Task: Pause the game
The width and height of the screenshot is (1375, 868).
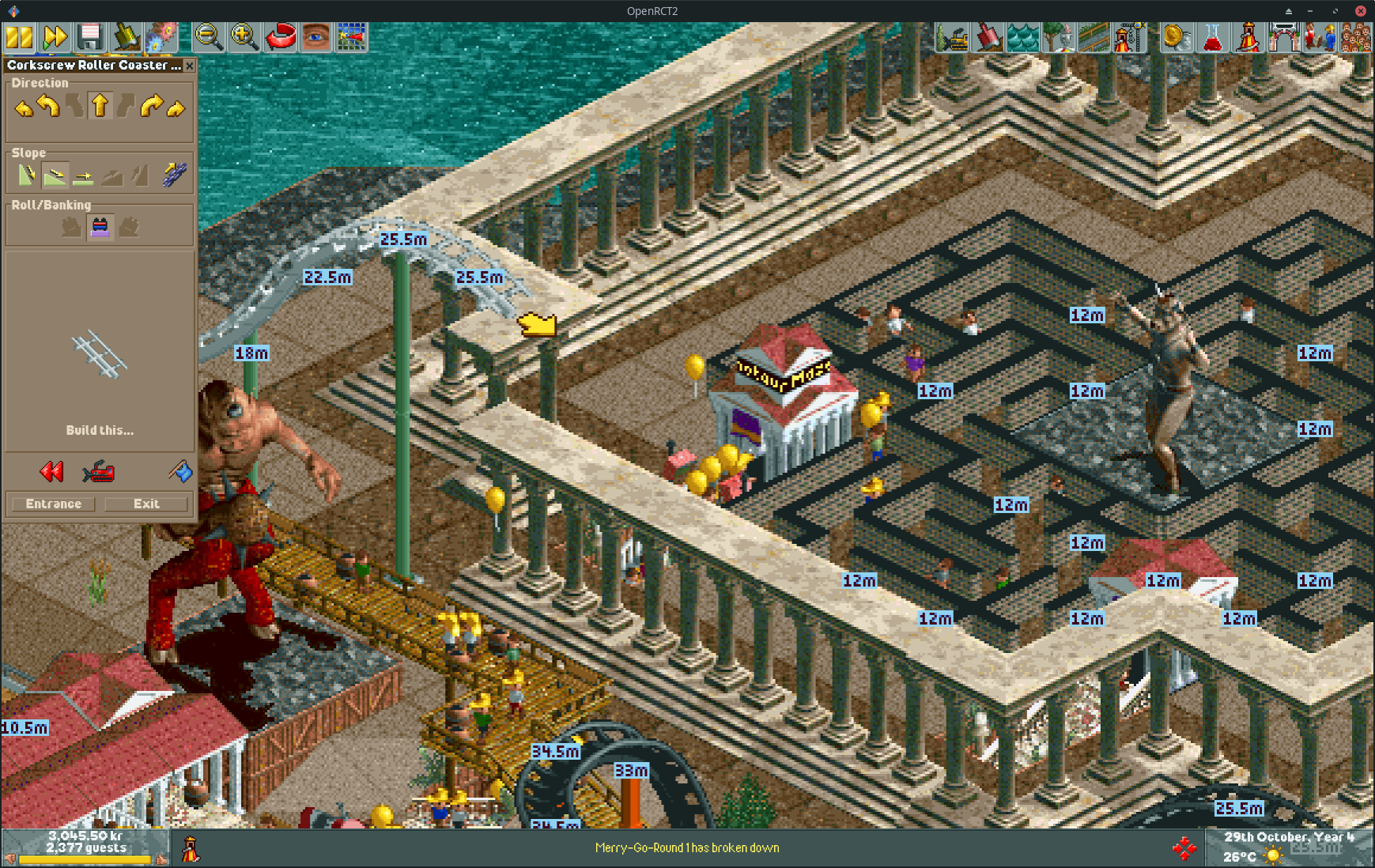Action: point(17,37)
